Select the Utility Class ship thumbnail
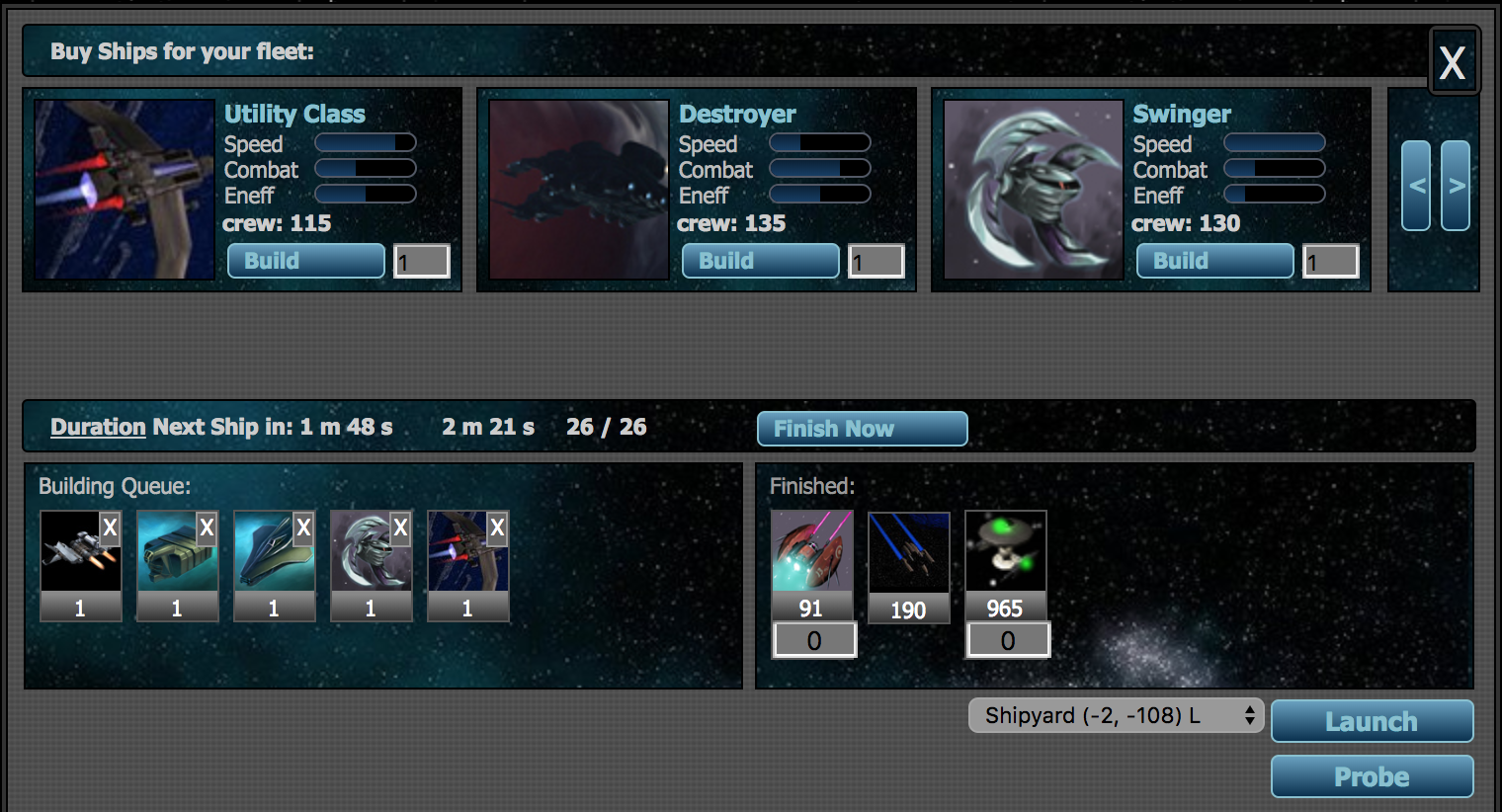Viewport: 1502px width, 812px height. 124,188
